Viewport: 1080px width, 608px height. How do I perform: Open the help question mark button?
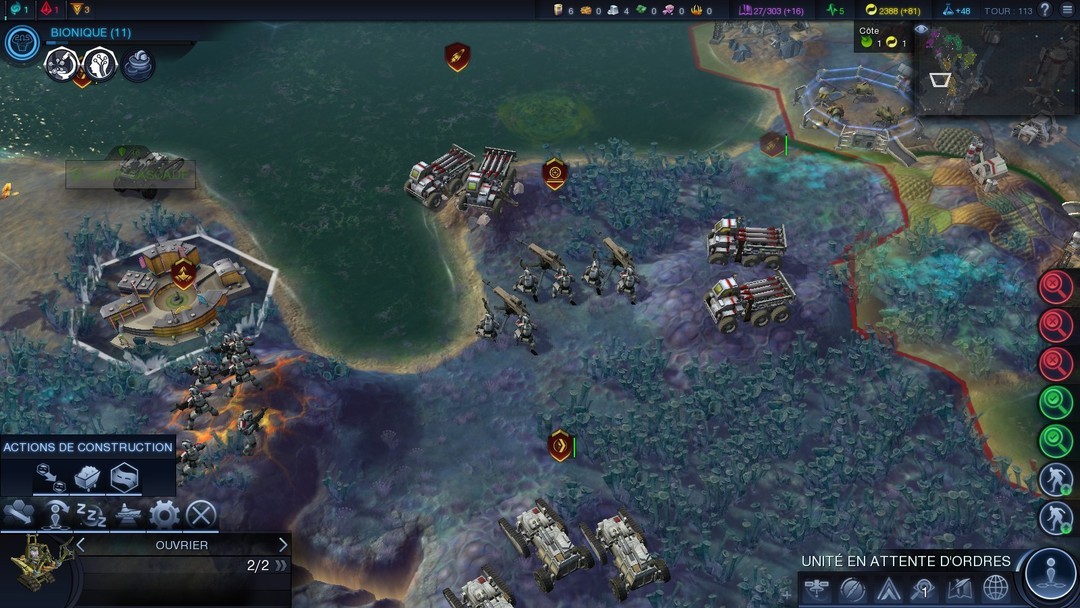click(x=1045, y=10)
